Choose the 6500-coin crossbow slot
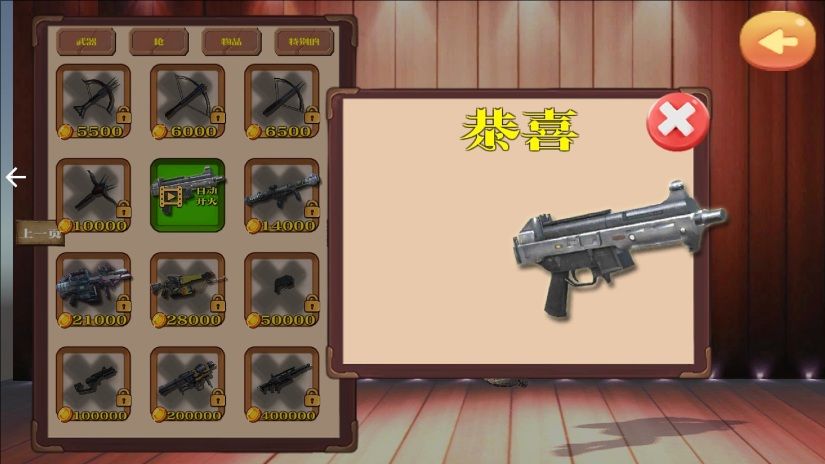825x464 pixels. point(281,102)
